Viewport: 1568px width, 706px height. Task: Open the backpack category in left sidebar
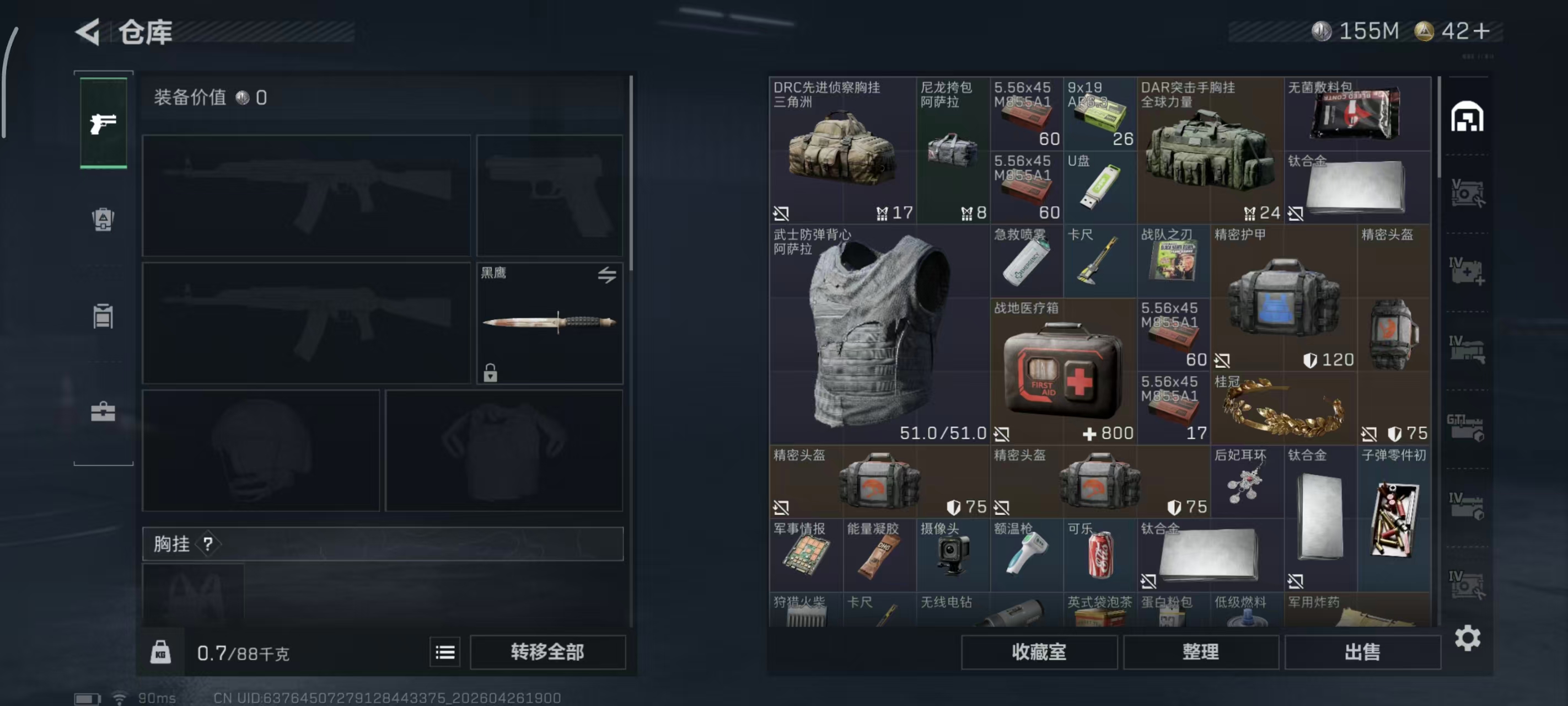pos(103,221)
